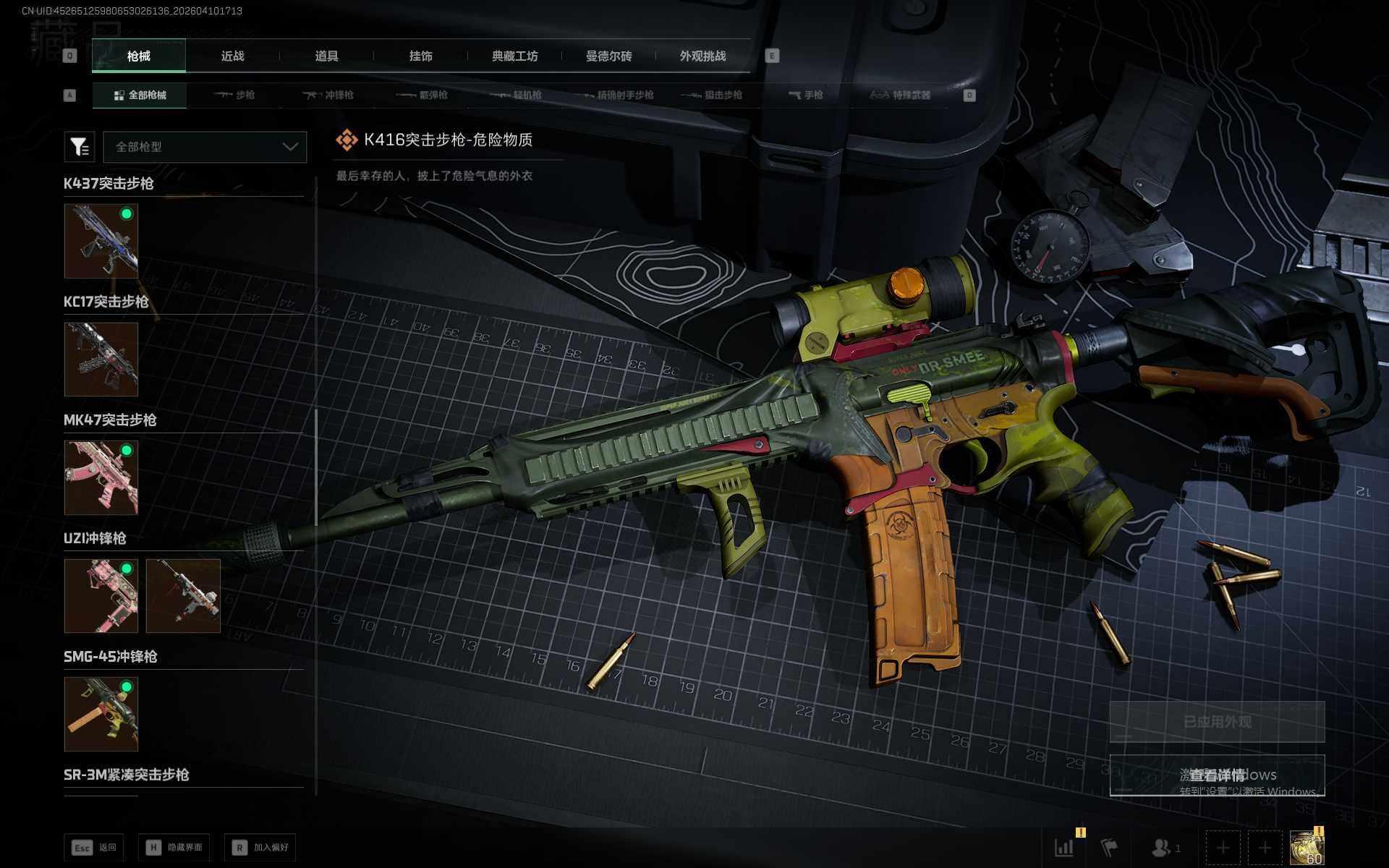1389x868 pixels.
Task: Choose the KC17 assault rifle skin thumbnail
Action: pyautogui.click(x=101, y=359)
